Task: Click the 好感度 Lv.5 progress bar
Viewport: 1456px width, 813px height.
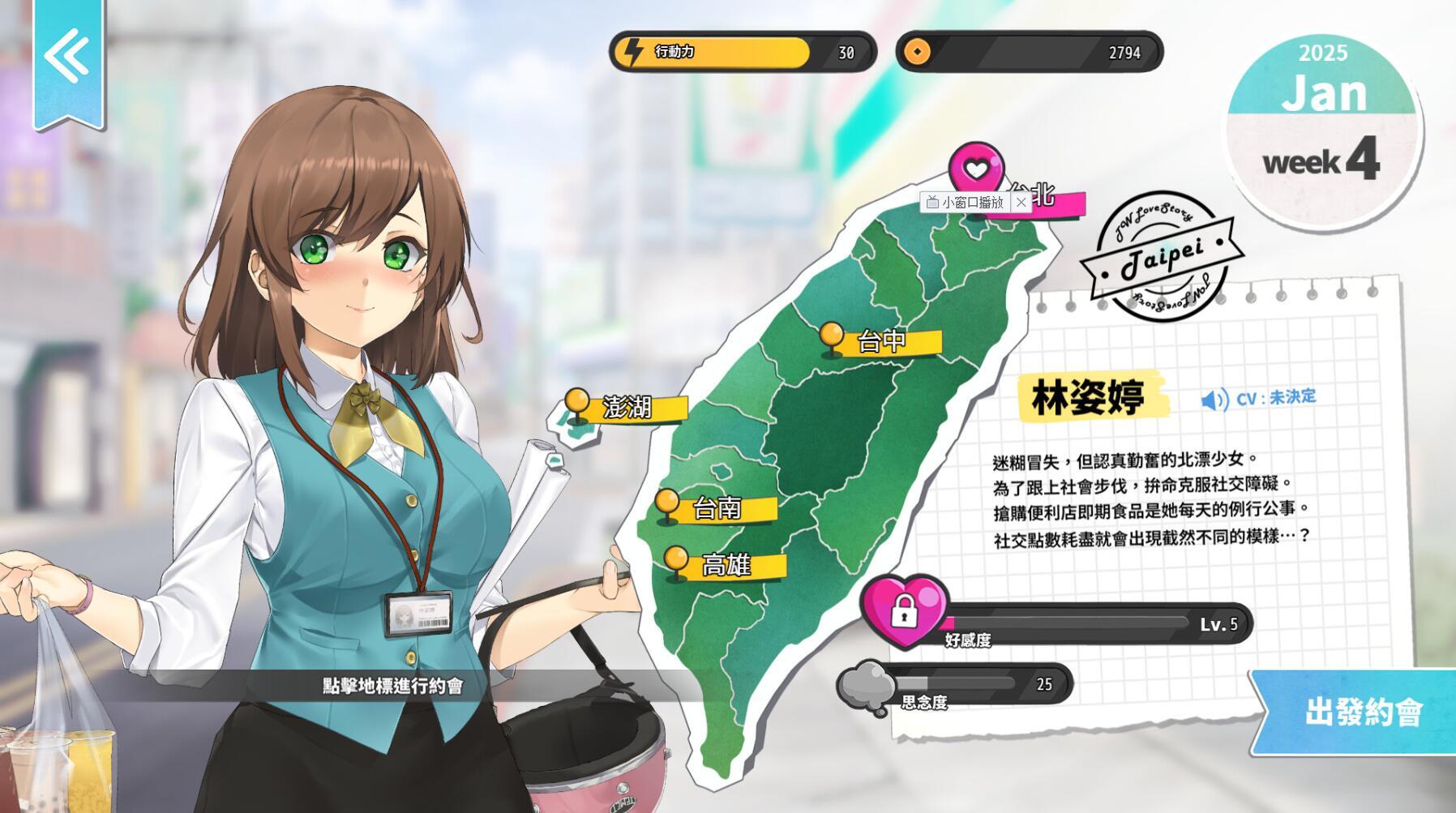Action: coord(1094,626)
